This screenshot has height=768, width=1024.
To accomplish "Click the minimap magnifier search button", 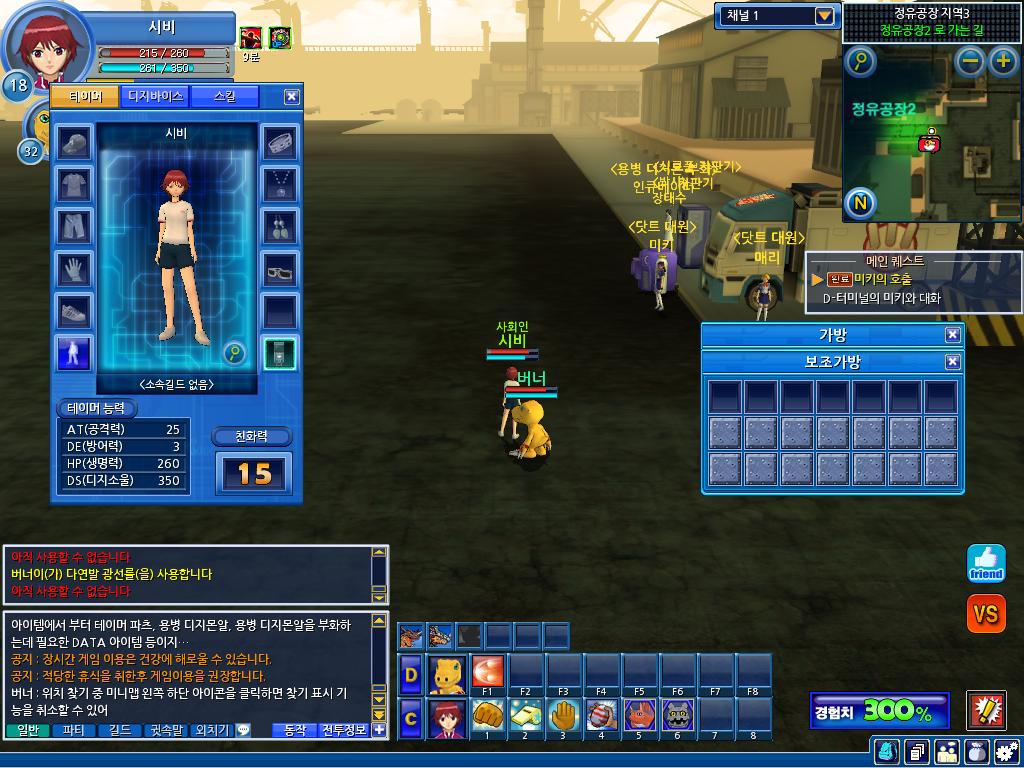I will (x=860, y=62).
